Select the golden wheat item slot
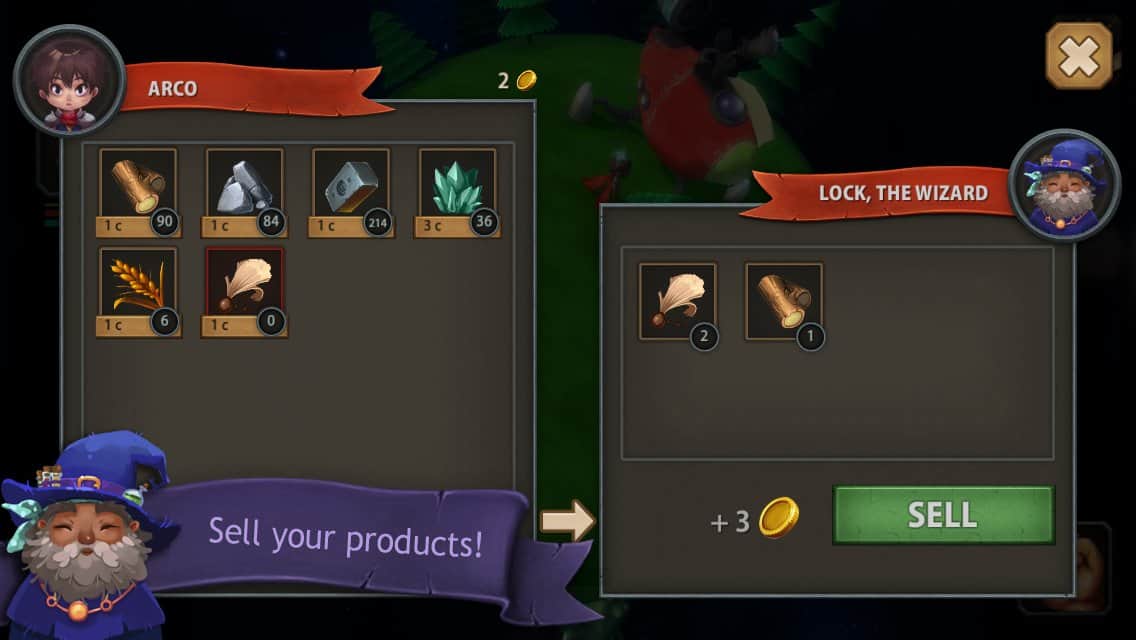 [139, 290]
